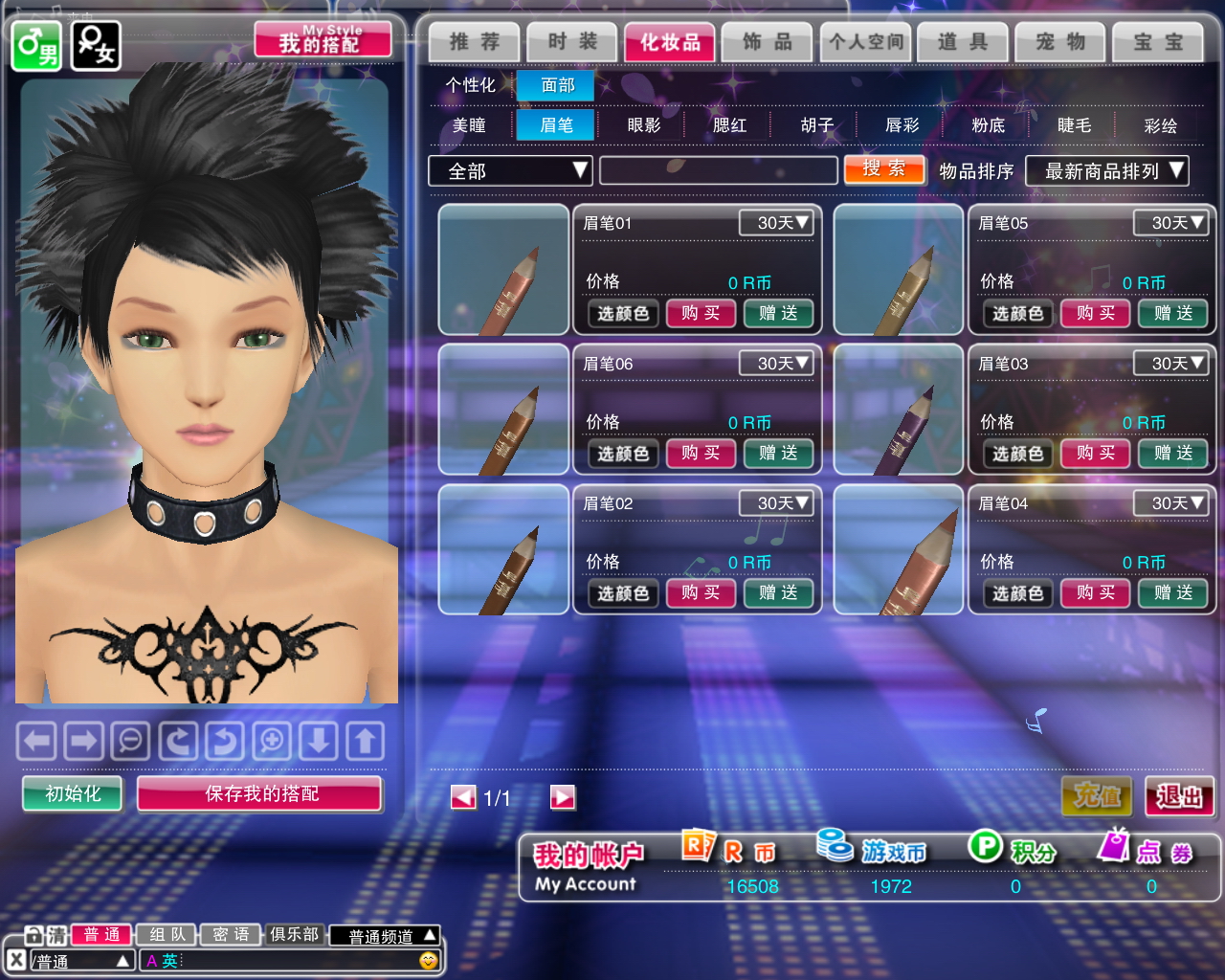Click the orange 搜索 search button
The image size is (1225, 980).
884,169
